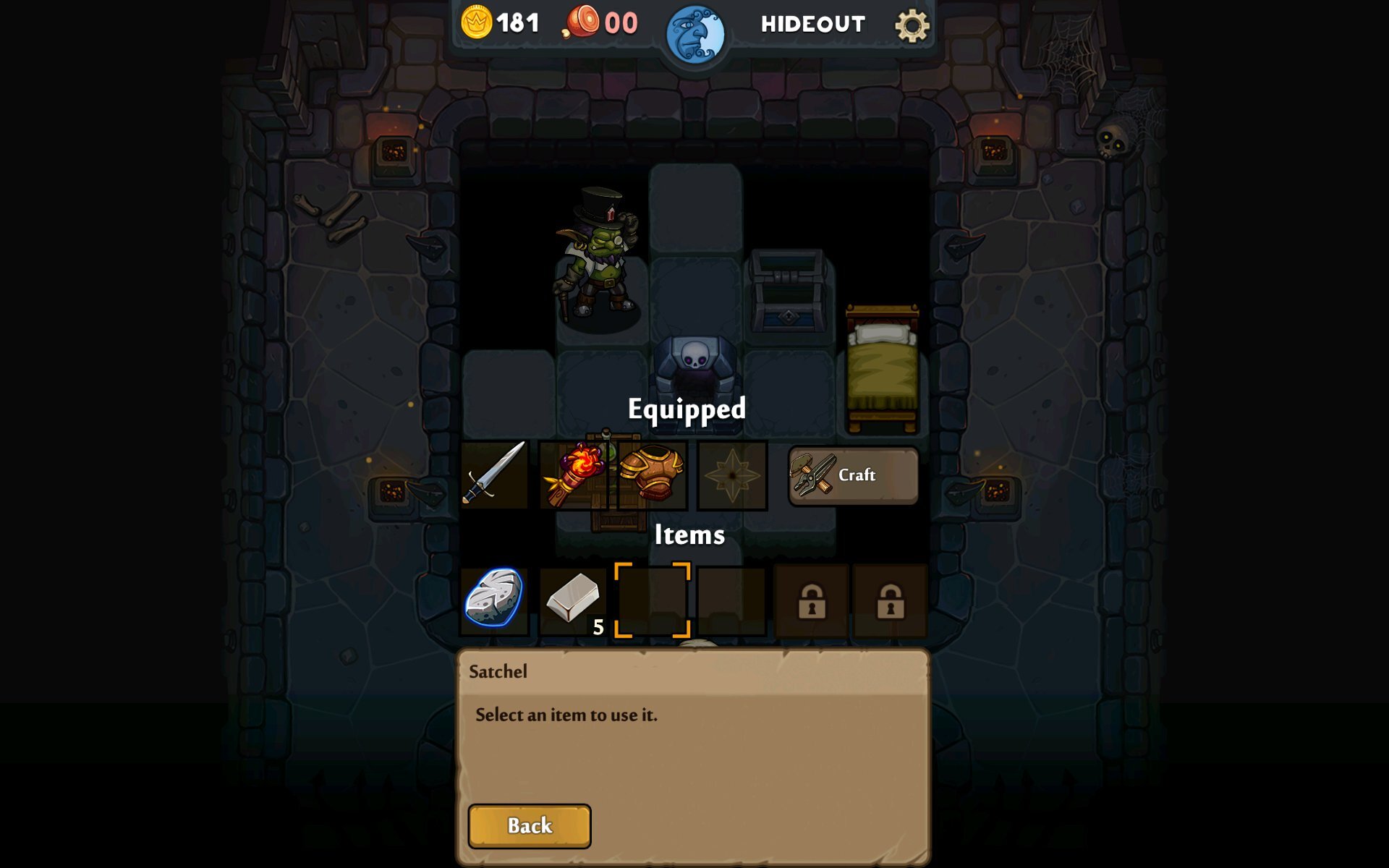Image resolution: width=1389 pixels, height=868 pixels.
Task: Select the blue stone item in the satchel
Action: pos(494,600)
